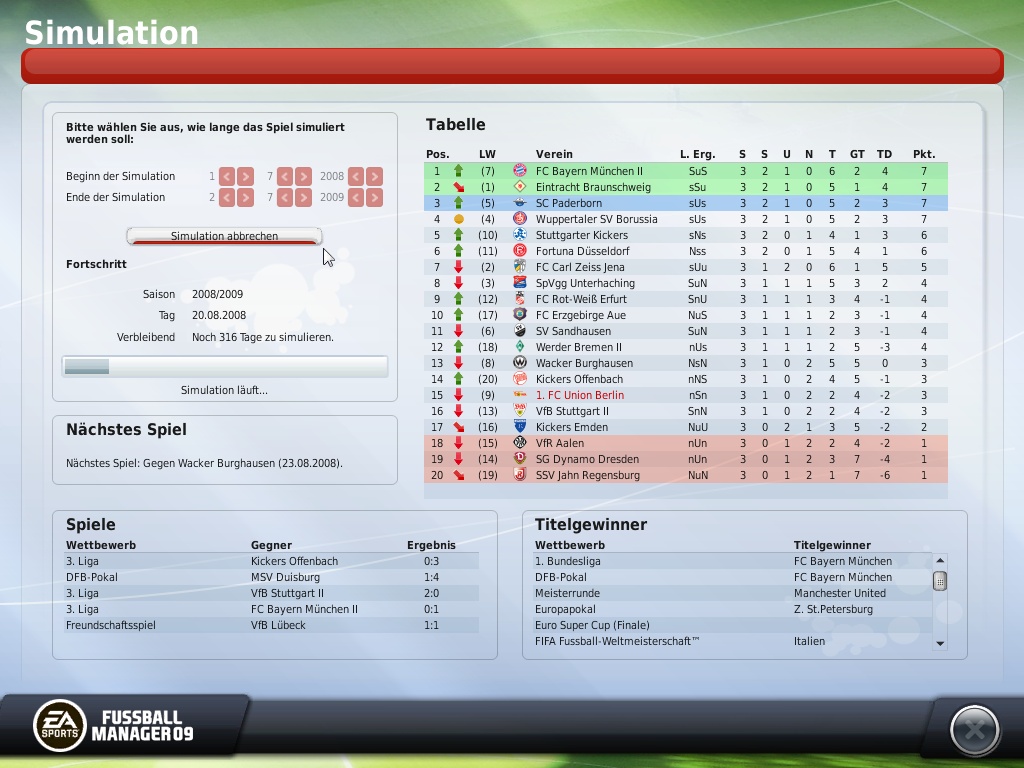Cancel simulation with 'Simulation abbrechen' button
This screenshot has height=768, width=1024.
point(224,237)
